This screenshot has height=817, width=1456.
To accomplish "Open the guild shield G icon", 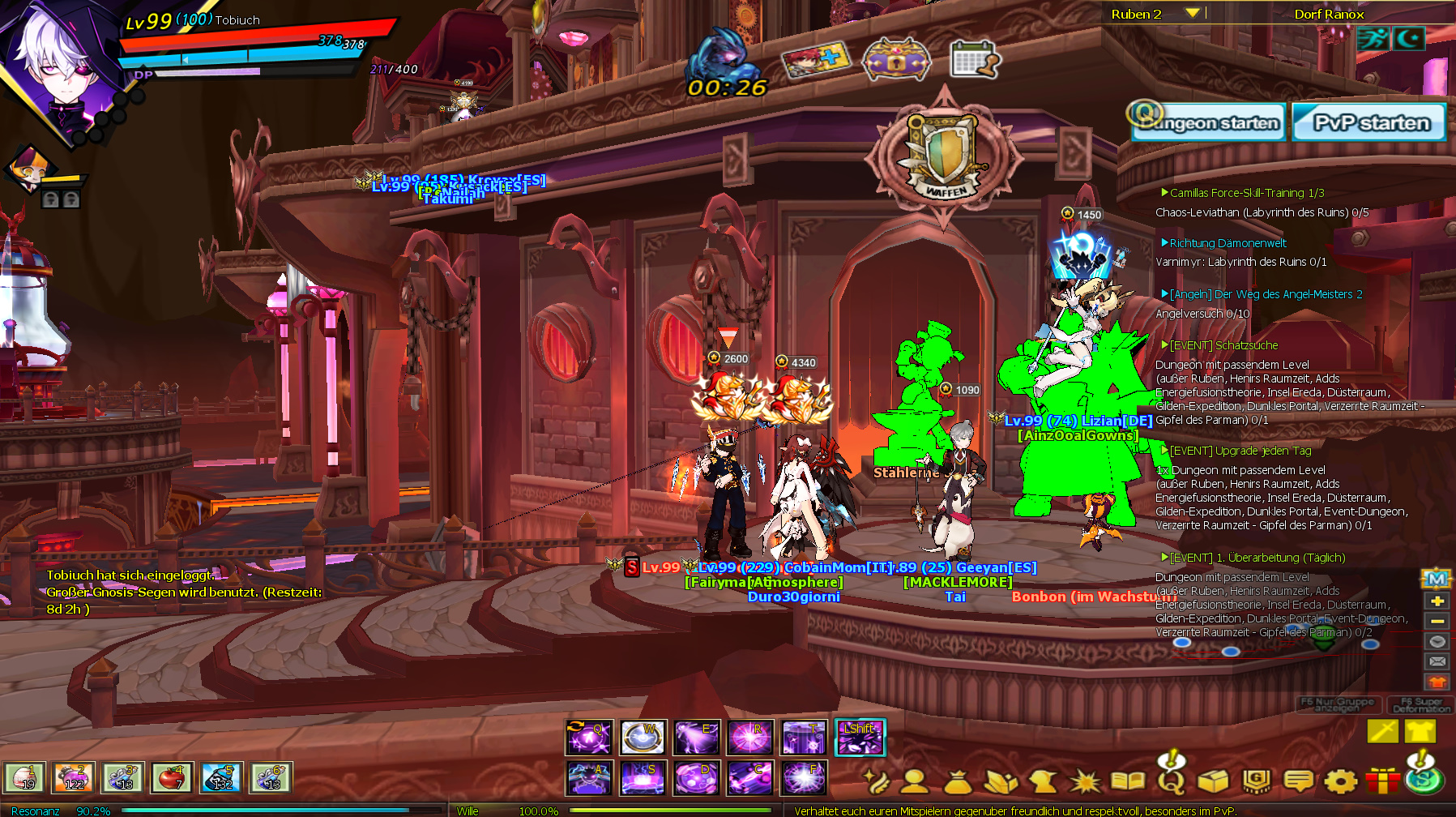I will (1256, 781).
